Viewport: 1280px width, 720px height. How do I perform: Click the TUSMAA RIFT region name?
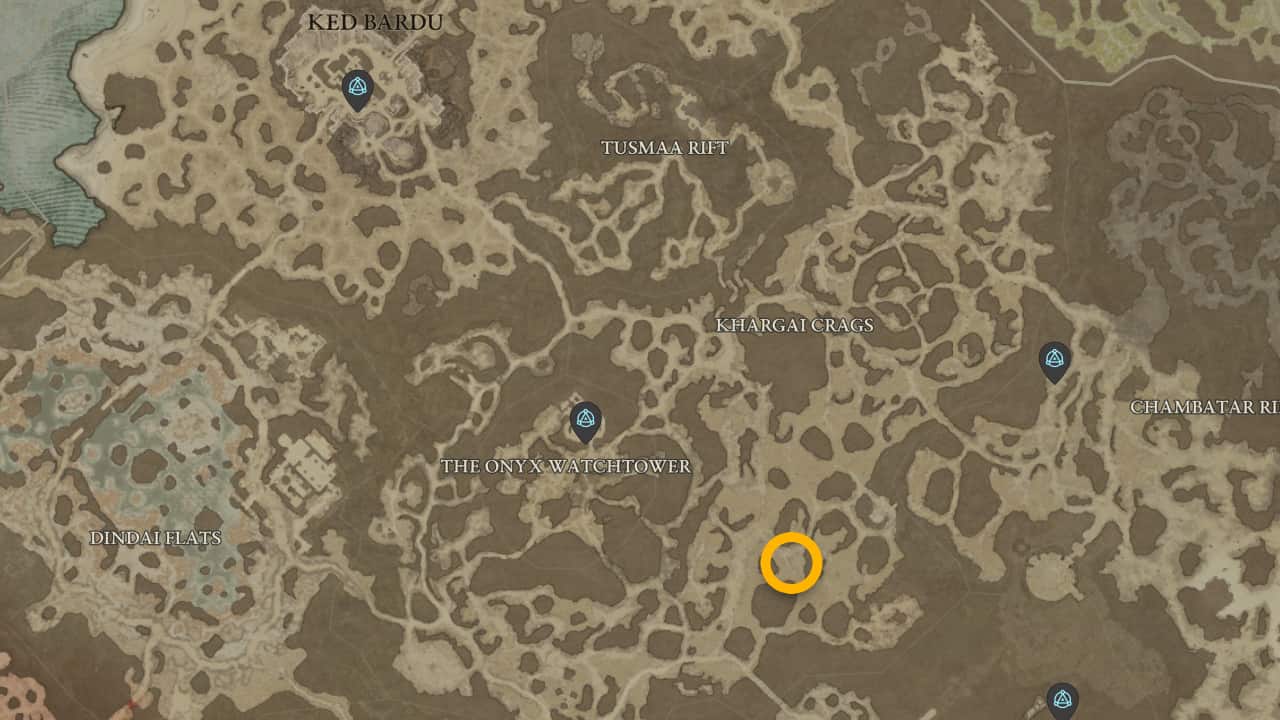tap(664, 147)
